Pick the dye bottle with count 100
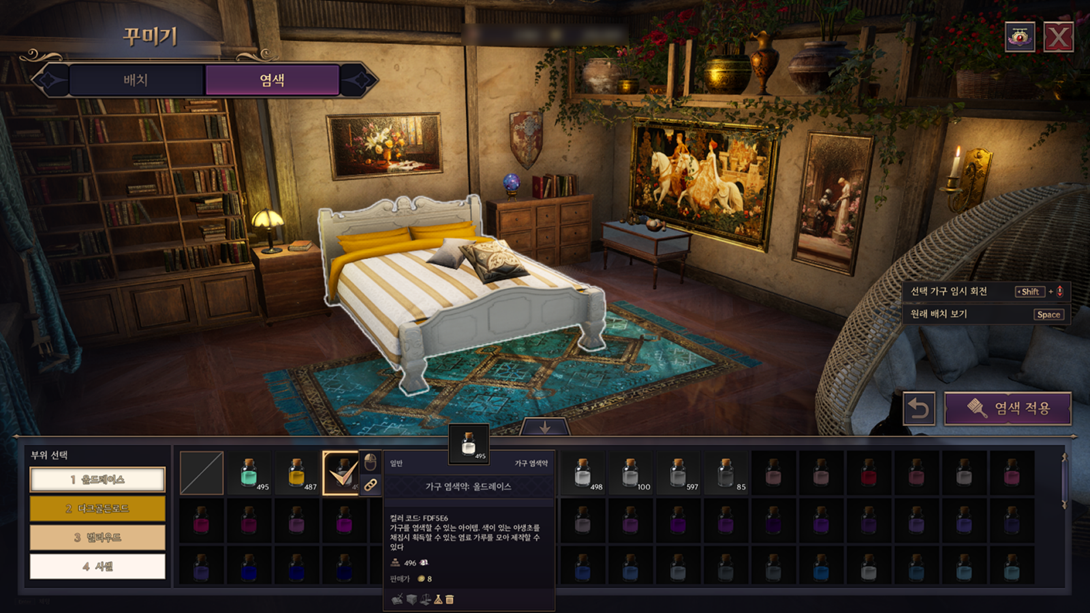The height and width of the screenshot is (613, 1090). pyautogui.click(x=630, y=473)
